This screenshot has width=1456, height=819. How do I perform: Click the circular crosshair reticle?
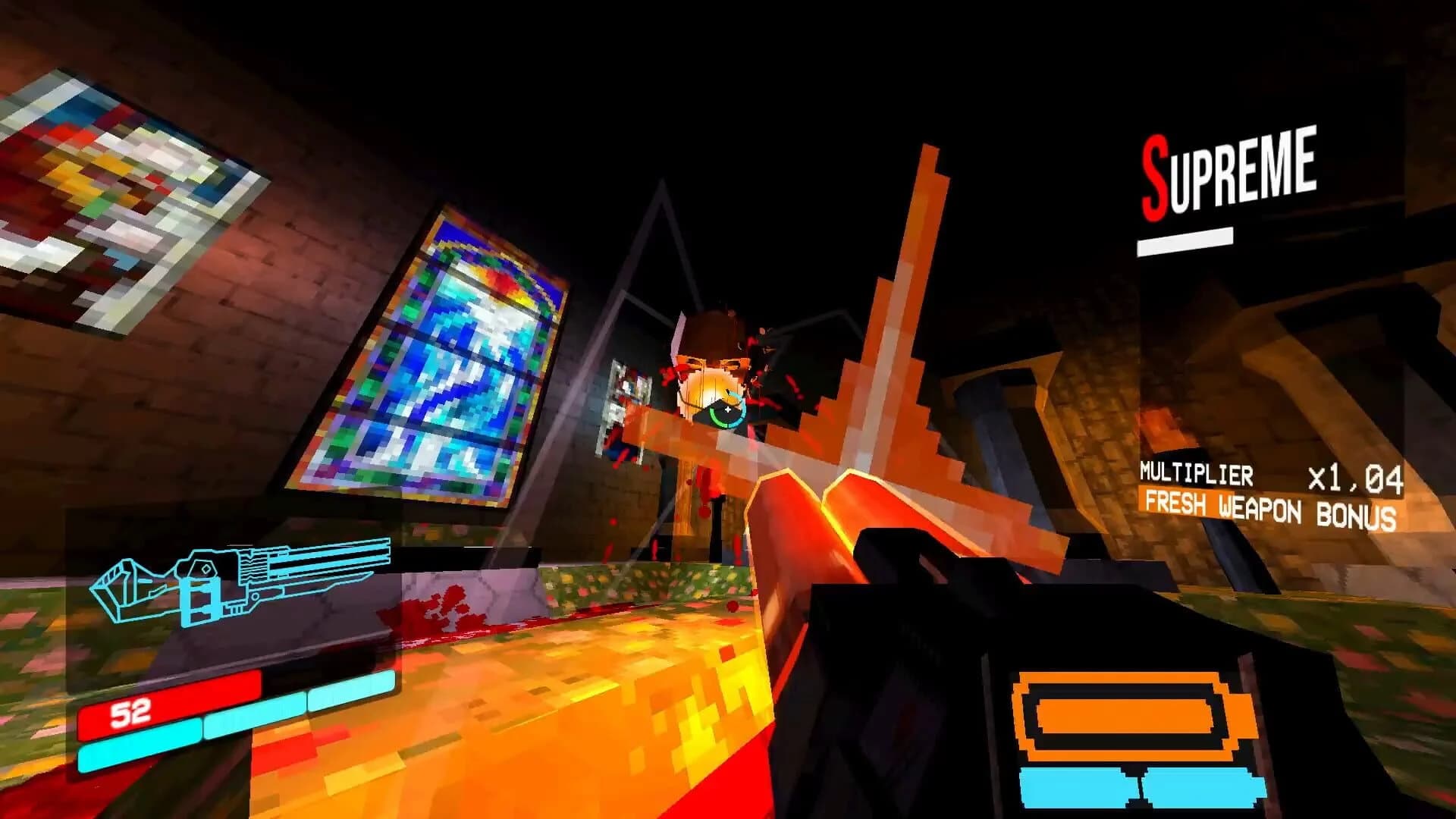click(x=726, y=409)
